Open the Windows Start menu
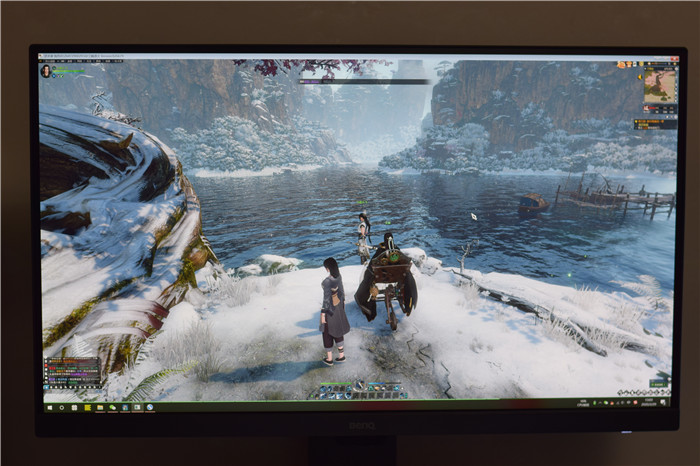 (46, 408)
